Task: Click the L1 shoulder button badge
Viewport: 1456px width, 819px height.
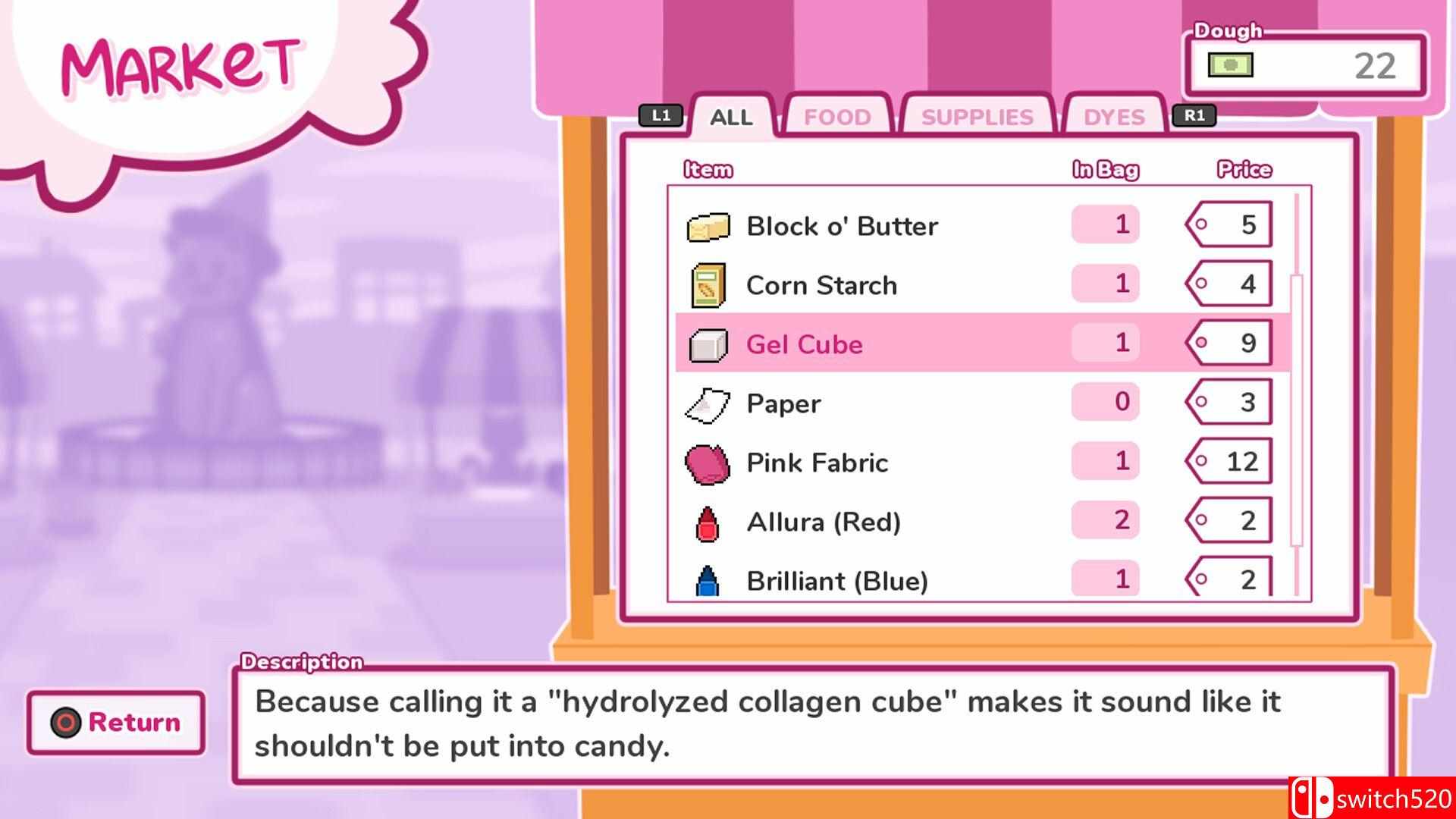Action: pyautogui.click(x=661, y=115)
